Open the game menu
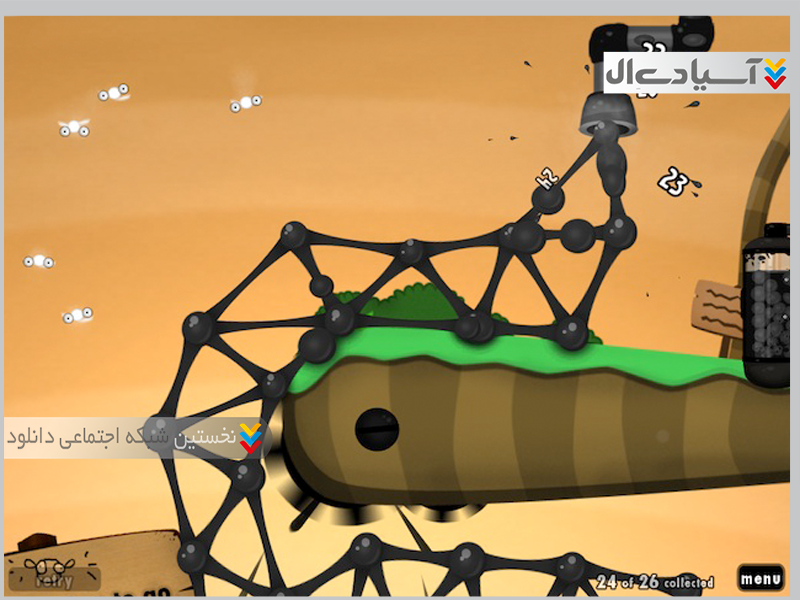Screen dimensions: 800x600 pyautogui.click(x=761, y=578)
